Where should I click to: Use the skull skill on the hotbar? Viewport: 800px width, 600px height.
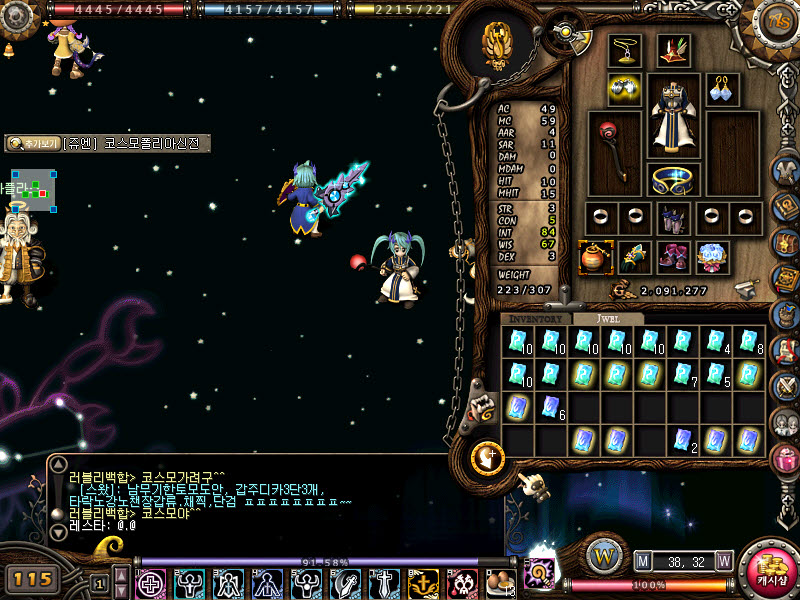(462, 583)
